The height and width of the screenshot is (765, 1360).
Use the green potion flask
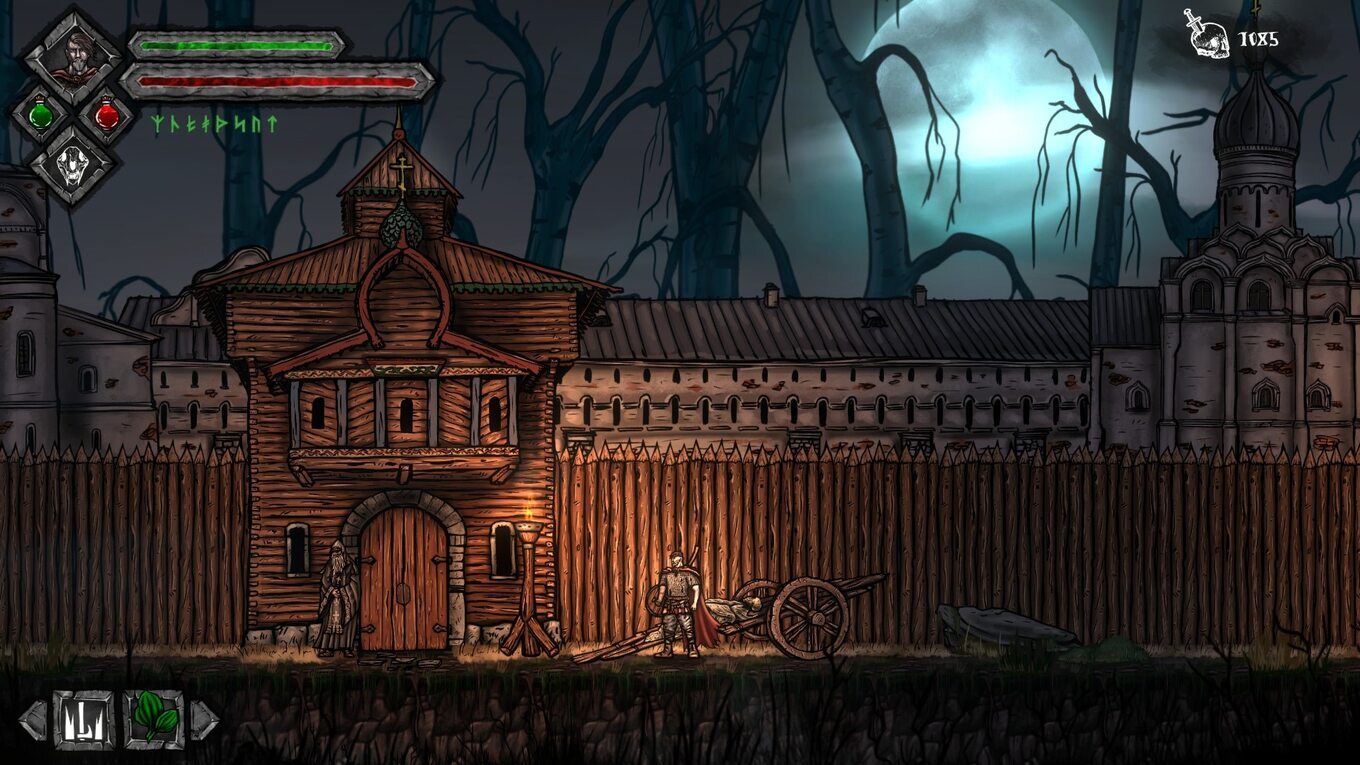click(41, 114)
